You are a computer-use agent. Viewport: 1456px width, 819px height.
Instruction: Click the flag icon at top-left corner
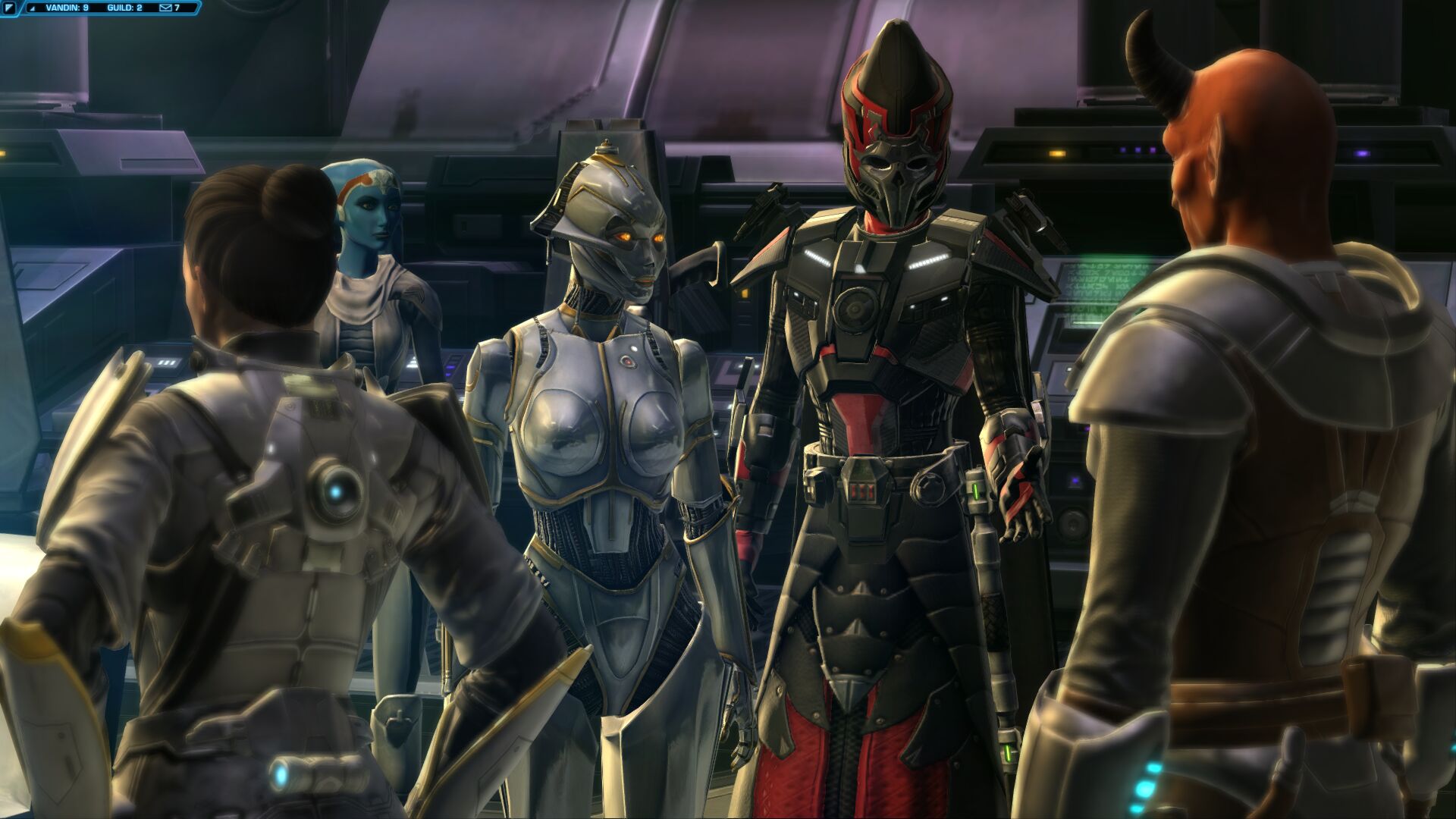[x=10, y=8]
